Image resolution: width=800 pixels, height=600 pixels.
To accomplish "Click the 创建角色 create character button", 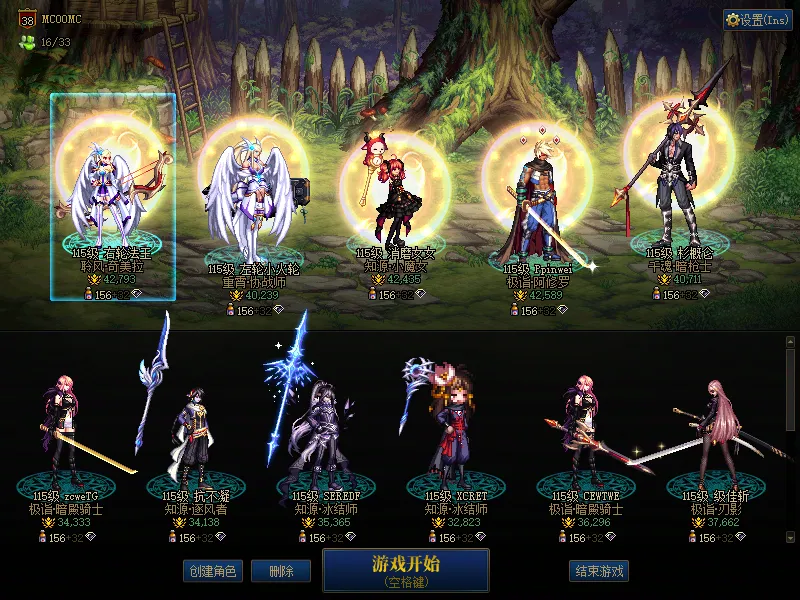I will (x=212, y=571).
